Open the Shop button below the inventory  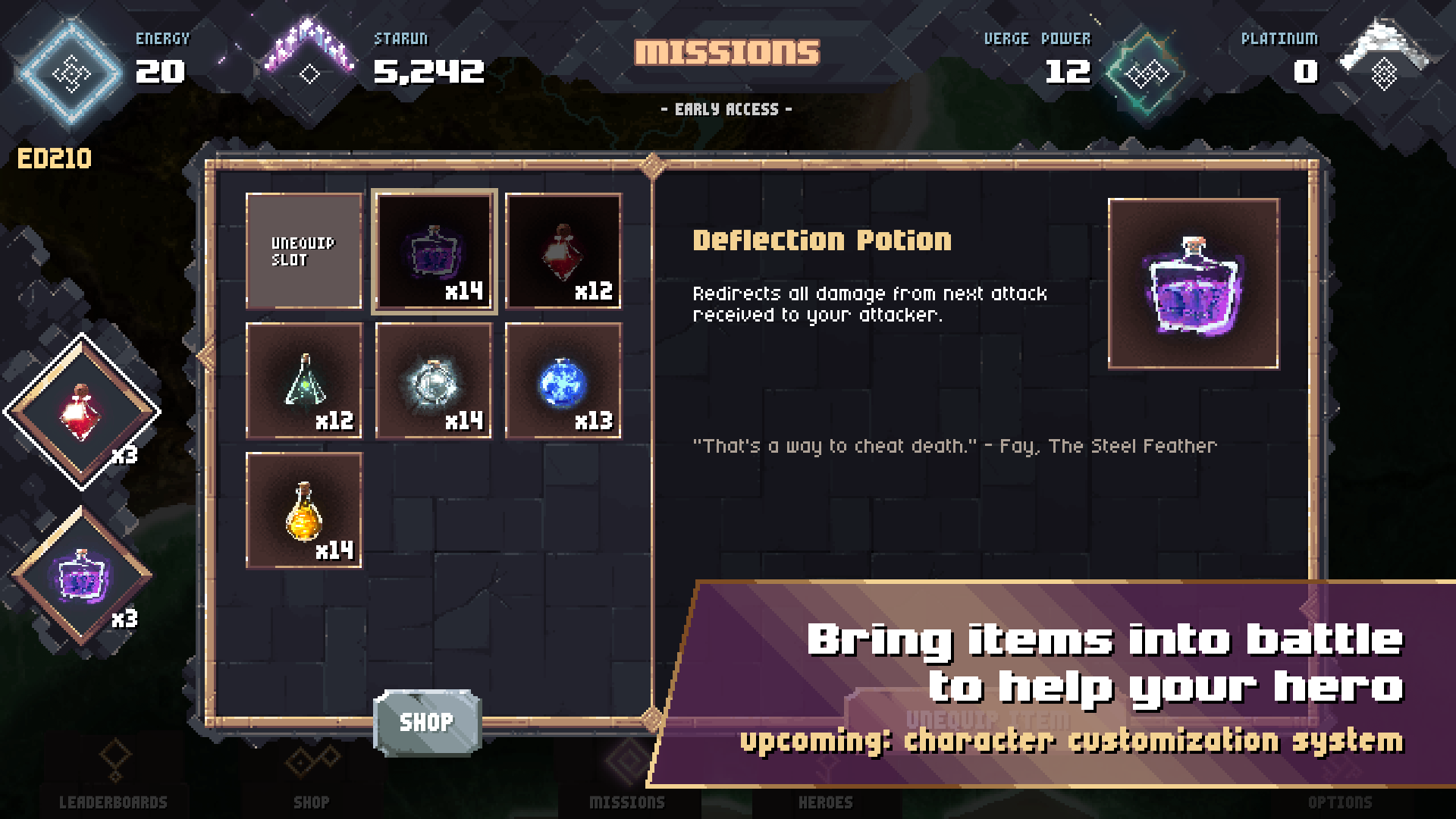427,722
